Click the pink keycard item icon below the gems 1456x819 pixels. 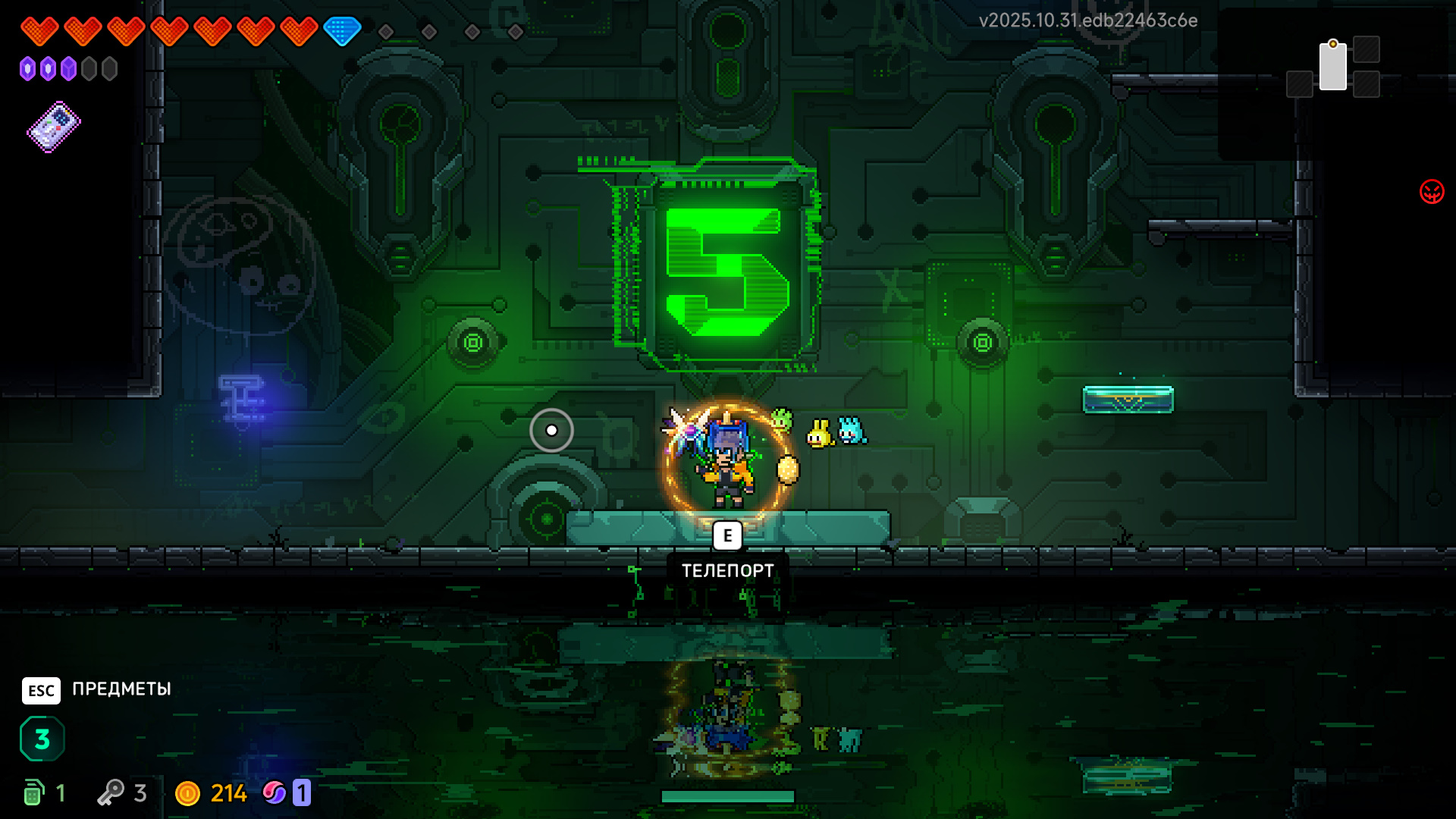[x=53, y=127]
